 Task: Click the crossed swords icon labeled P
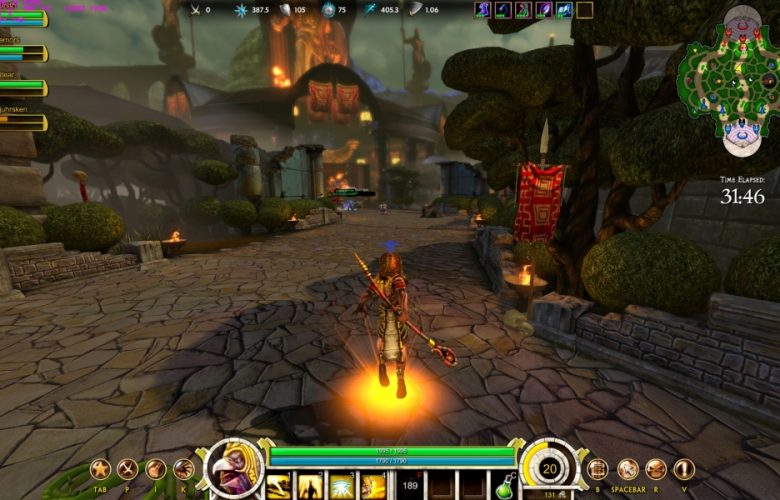click(127, 469)
